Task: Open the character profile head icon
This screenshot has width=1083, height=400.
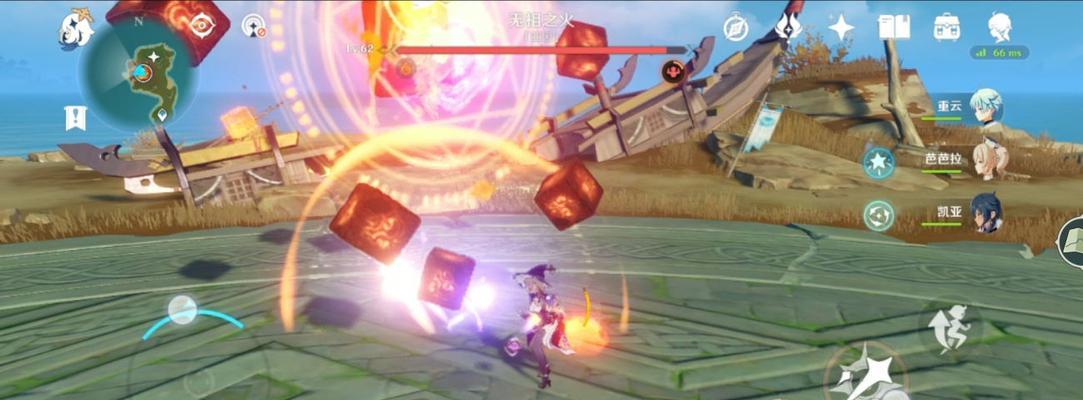Action: pyautogui.click(x=999, y=26)
